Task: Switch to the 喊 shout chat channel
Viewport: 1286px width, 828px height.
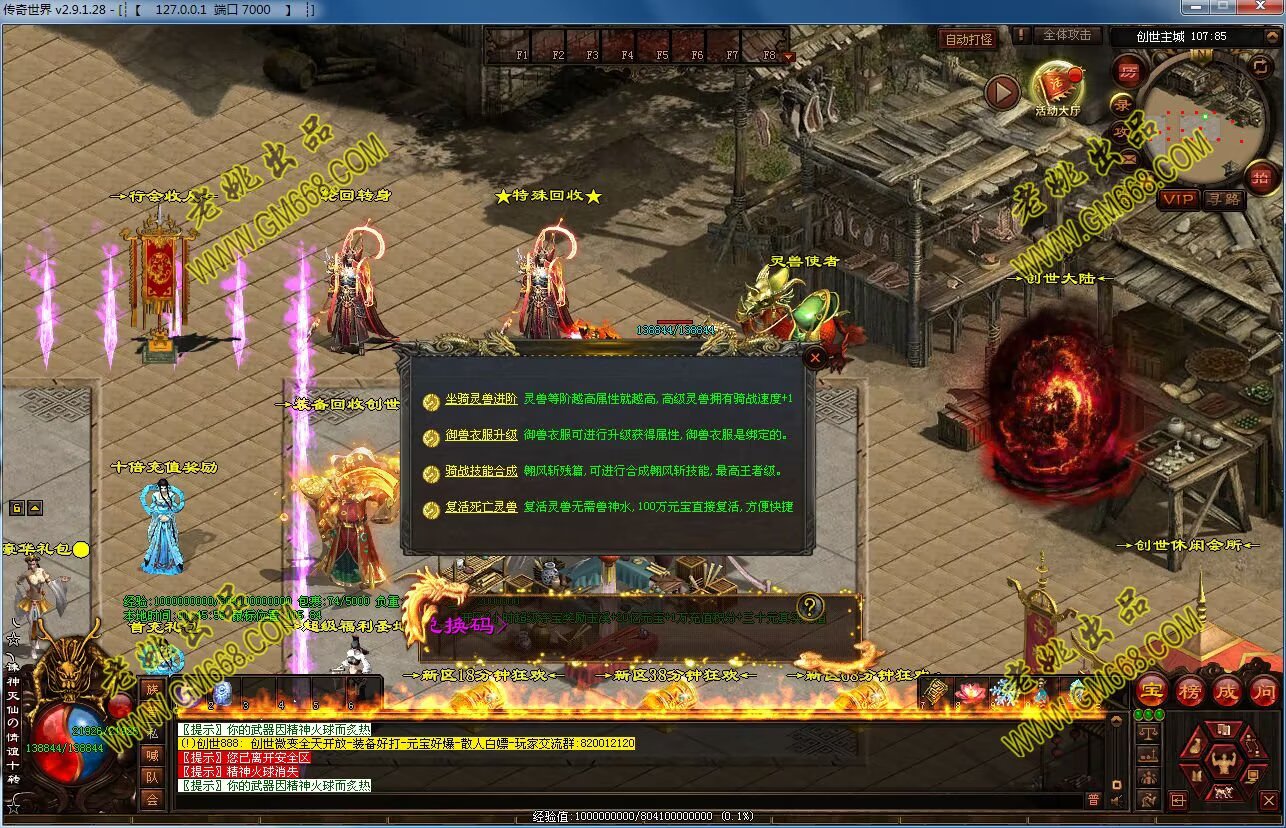Action: (151, 755)
